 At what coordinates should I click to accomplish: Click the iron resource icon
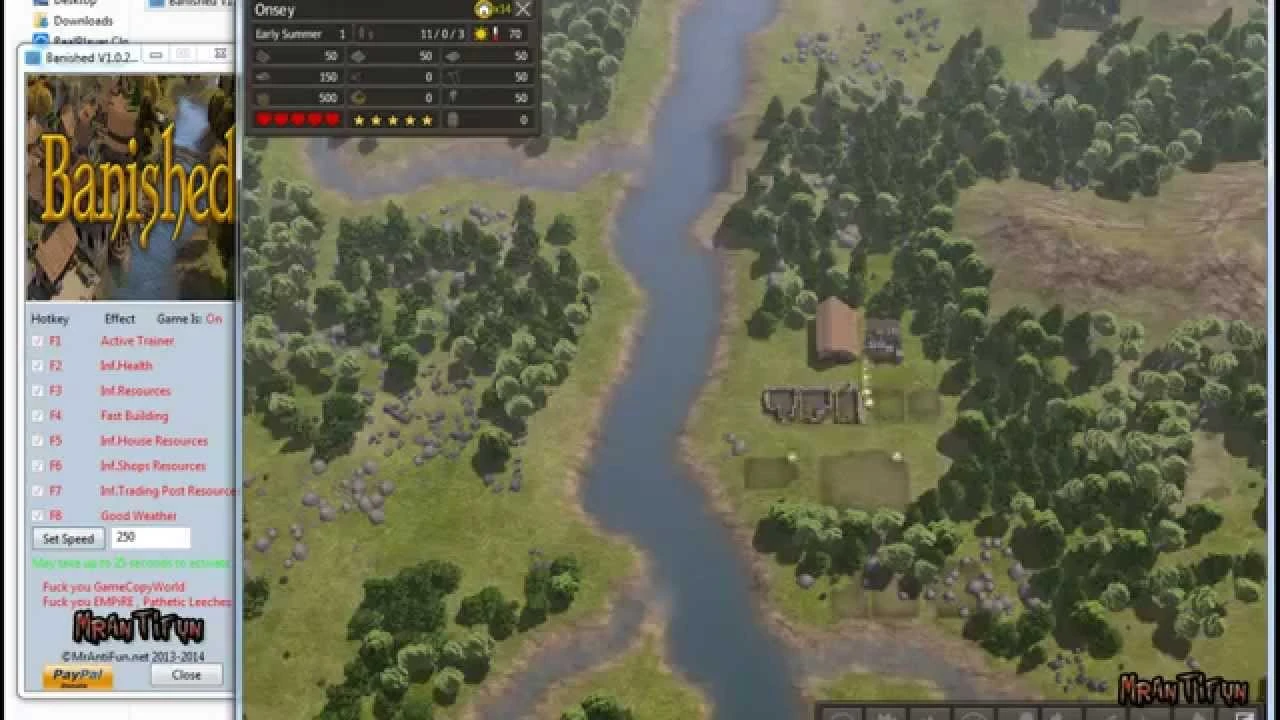(x=452, y=56)
